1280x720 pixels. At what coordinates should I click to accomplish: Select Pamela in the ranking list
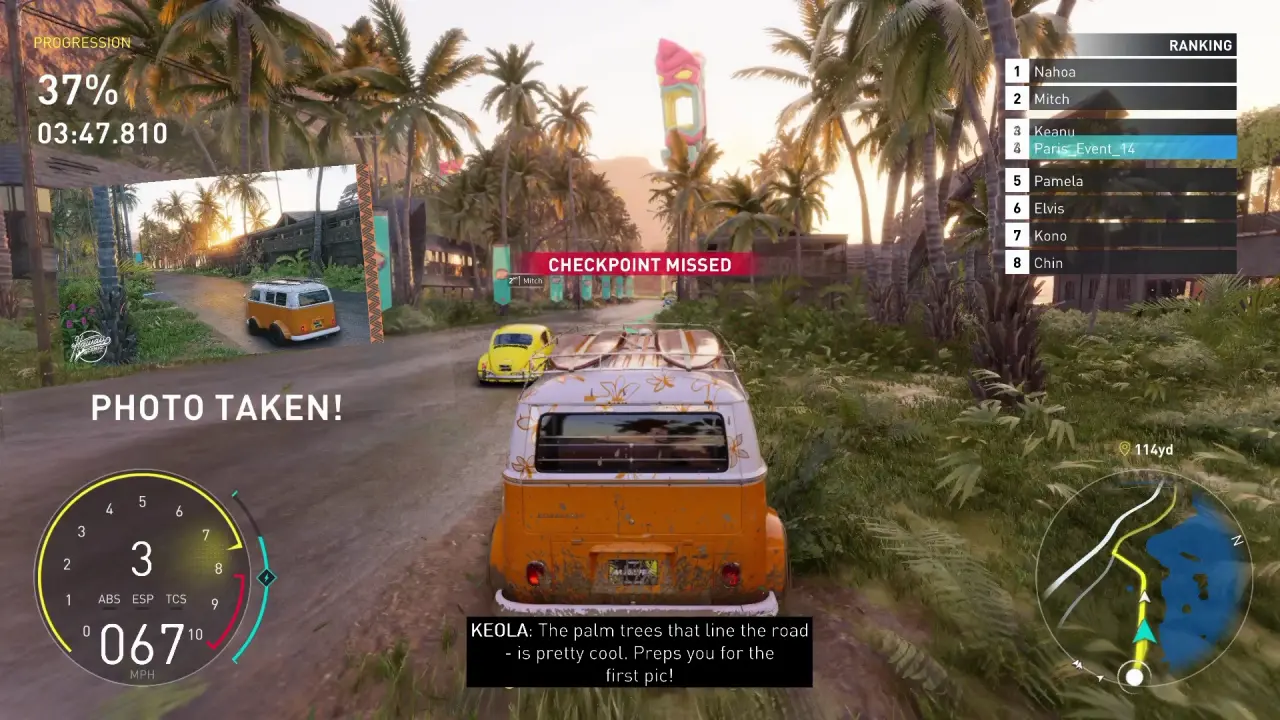pos(1120,181)
